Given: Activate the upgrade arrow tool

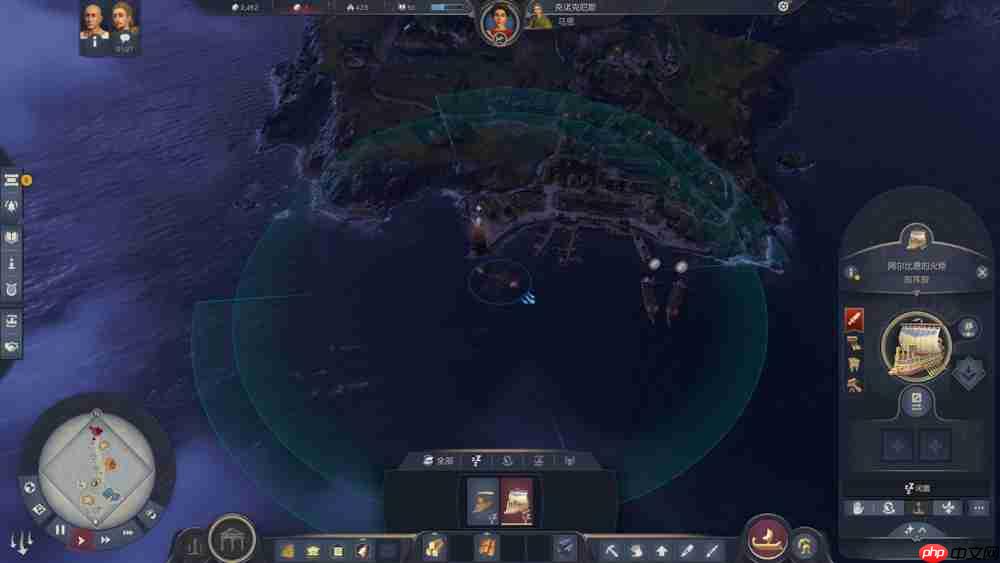Looking at the screenshot, I should (661, 550).
